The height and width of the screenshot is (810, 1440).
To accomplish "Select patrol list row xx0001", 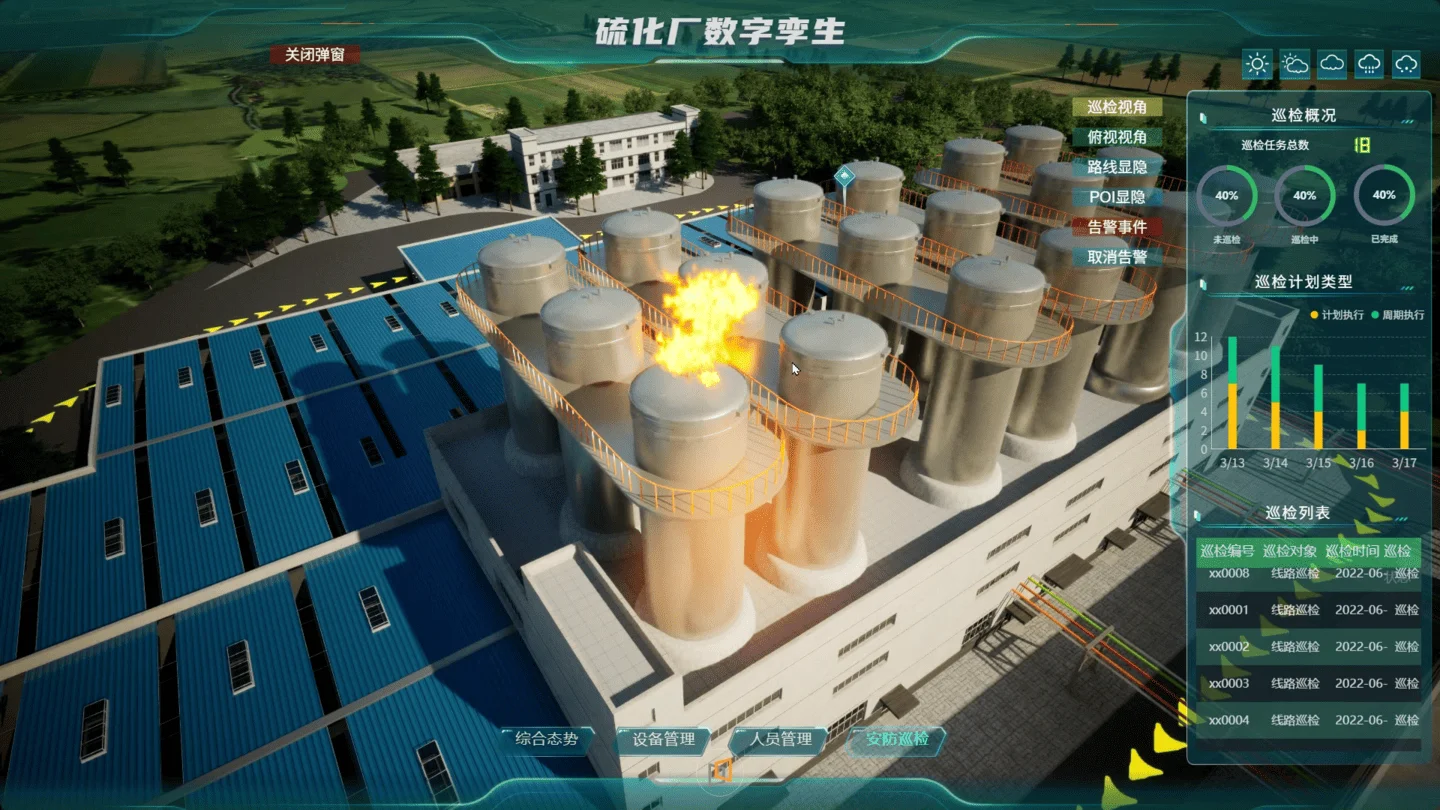I will coord(1309,610).
